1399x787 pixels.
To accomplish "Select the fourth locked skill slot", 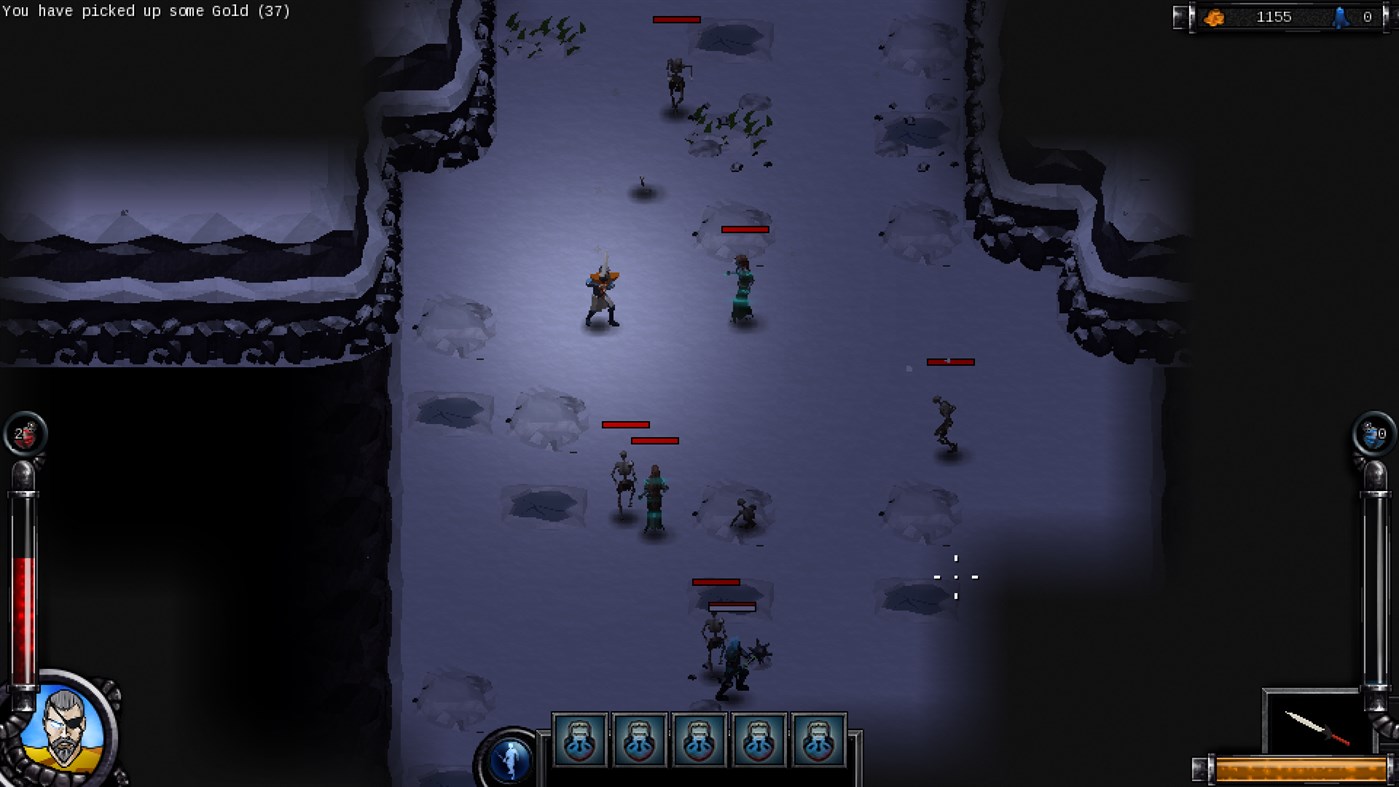I will click(759, 739).
